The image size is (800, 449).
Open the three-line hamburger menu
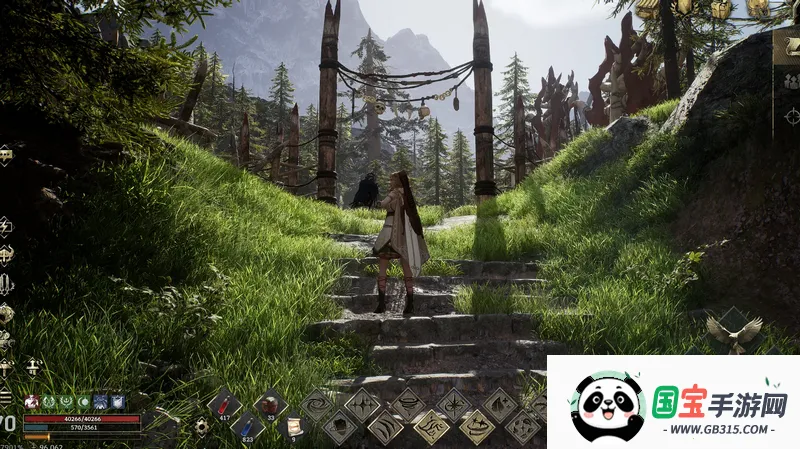click(5, 395)
